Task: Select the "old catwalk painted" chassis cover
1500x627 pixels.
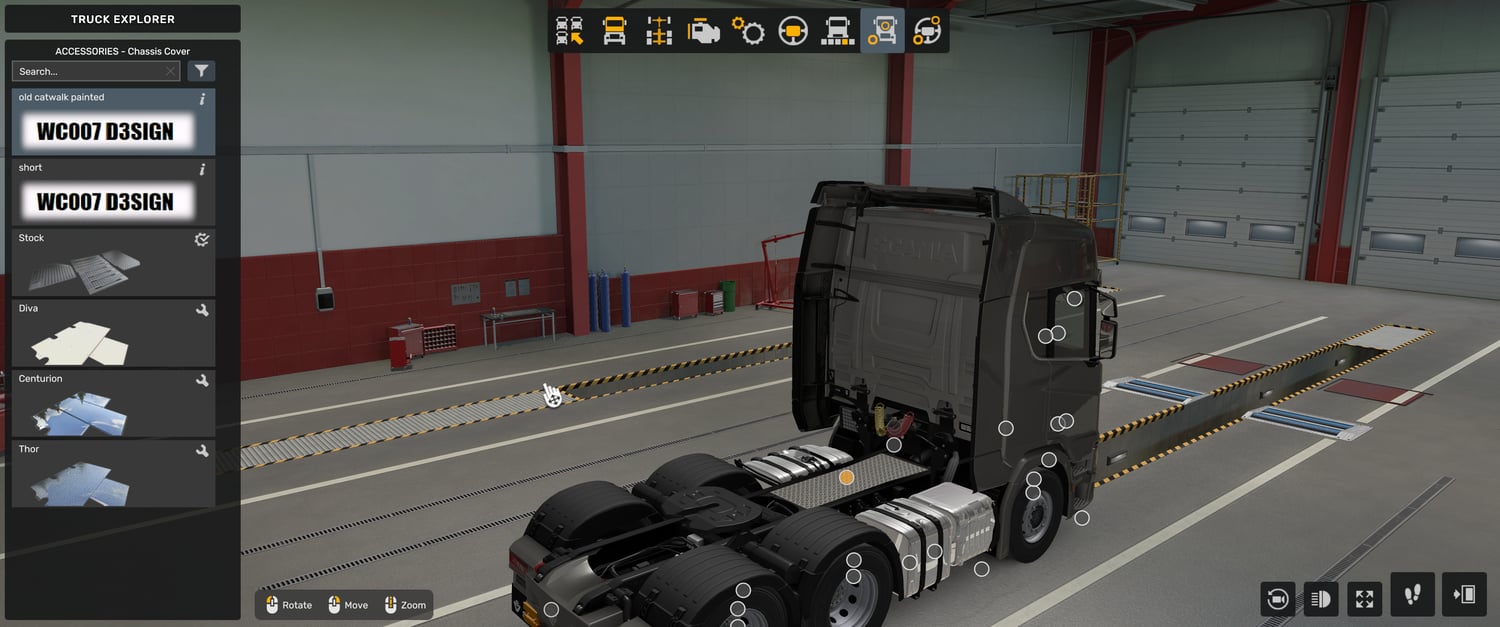Action: tap(114, 122)
